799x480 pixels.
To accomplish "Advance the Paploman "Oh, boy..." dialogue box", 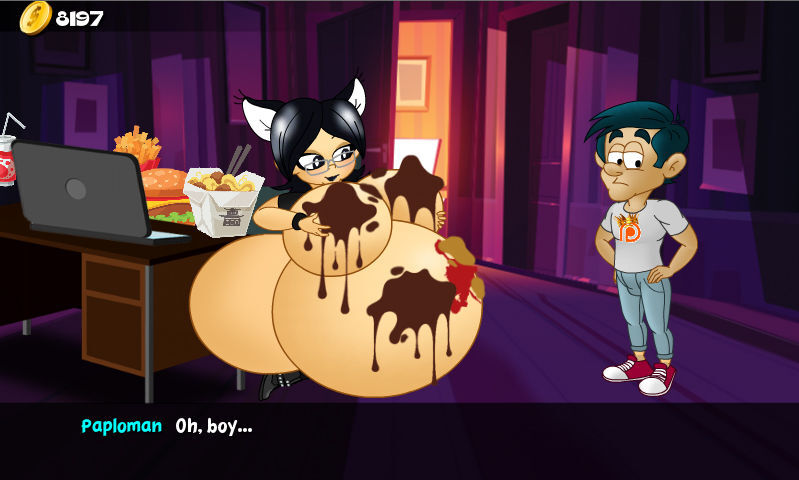I will (400, 440).
